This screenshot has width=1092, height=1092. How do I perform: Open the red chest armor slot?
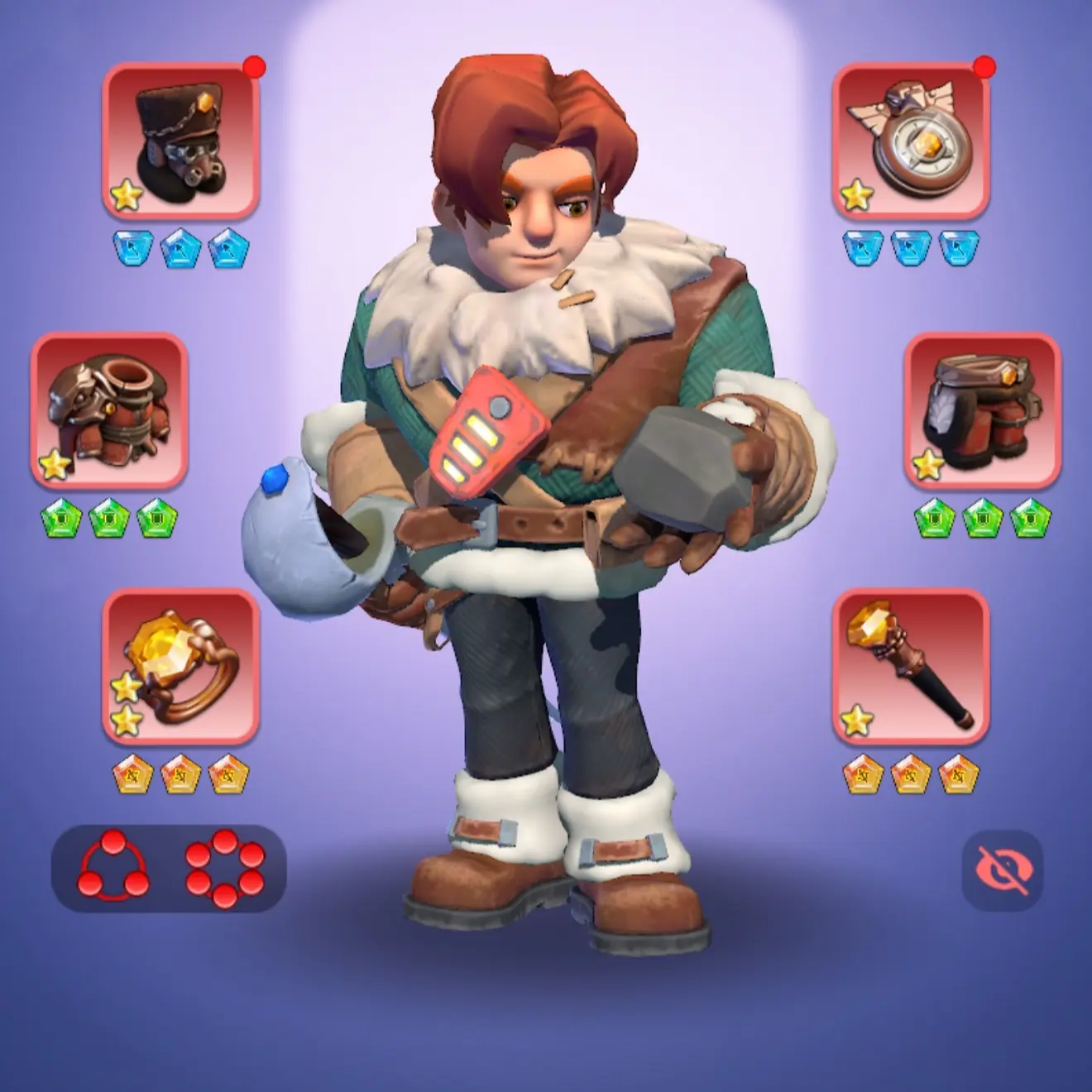pyautogui.click(x=109, y=411)
